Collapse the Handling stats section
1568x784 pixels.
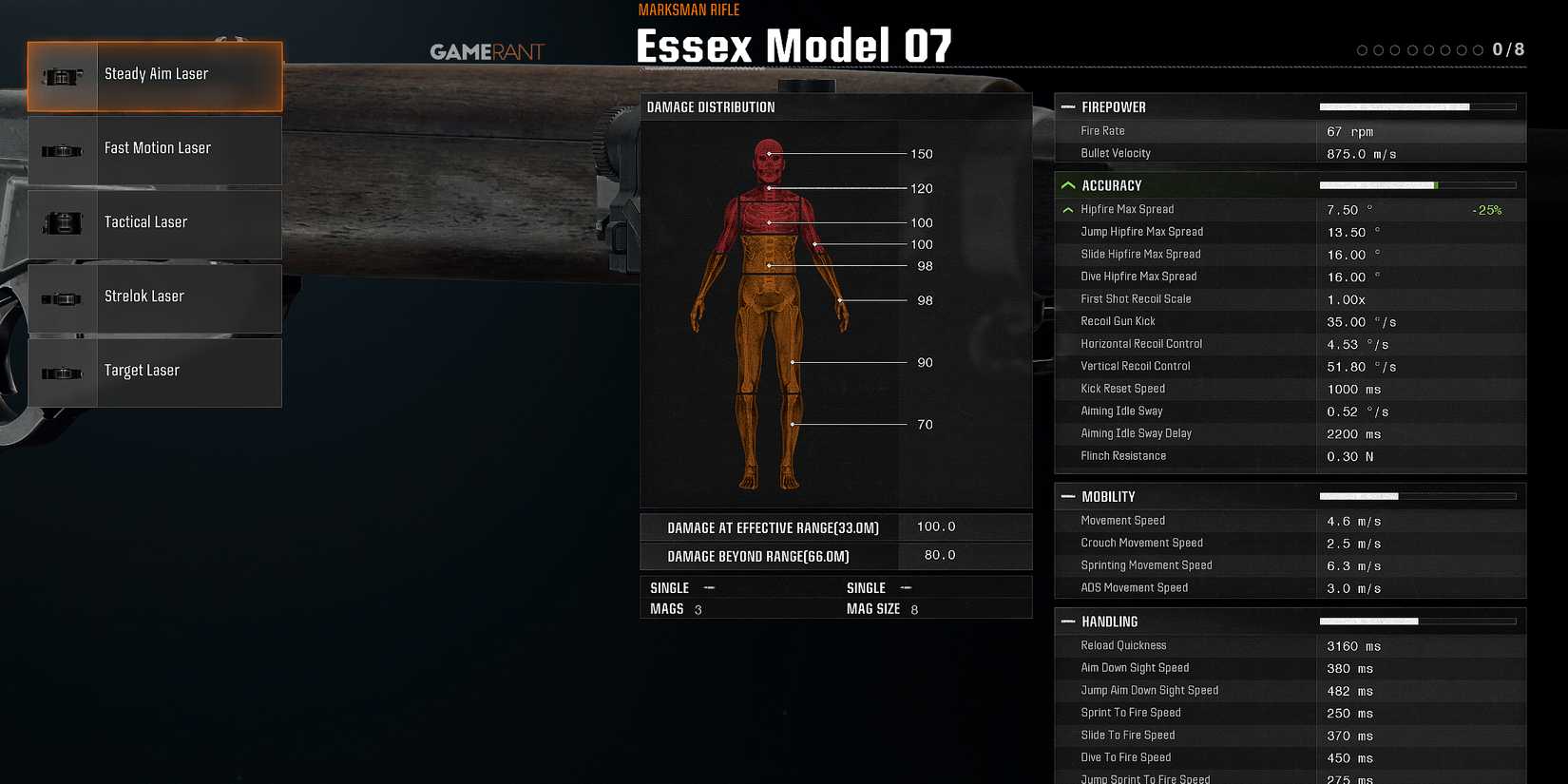pyautogui.click(x=1068, y=621)
